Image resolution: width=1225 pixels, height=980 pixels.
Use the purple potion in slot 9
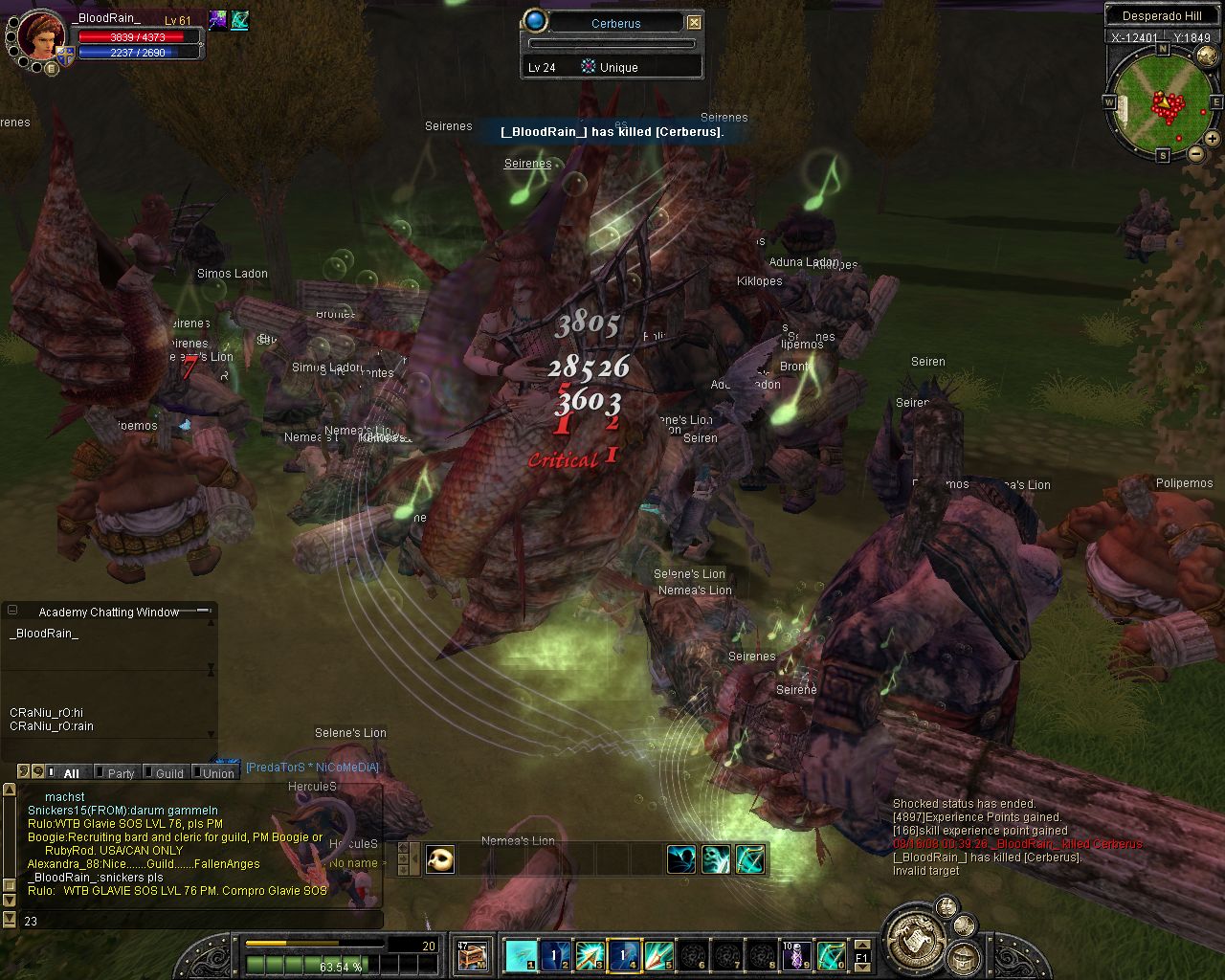pyautogui.click(x=796, y=954)
